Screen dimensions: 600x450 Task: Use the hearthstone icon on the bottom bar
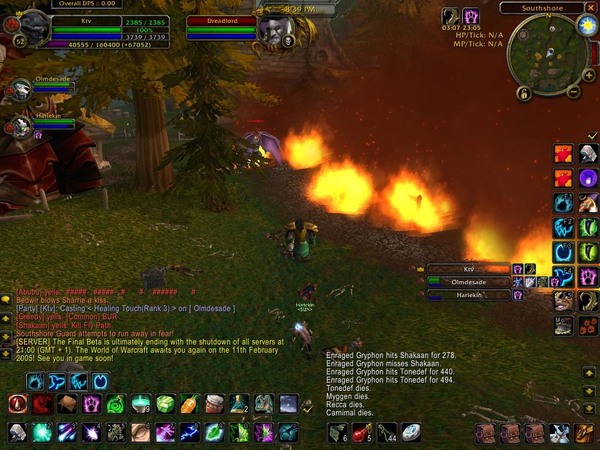[x=410, y=432]
